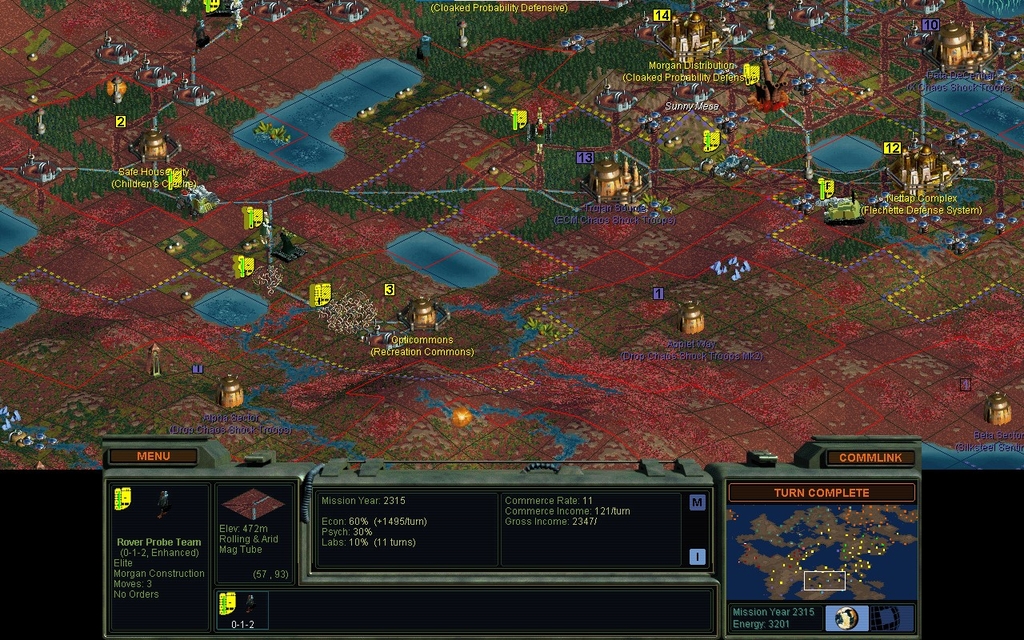The image size is (1024, 640).
Task: Select the M button in info panel
Action: 697,503
